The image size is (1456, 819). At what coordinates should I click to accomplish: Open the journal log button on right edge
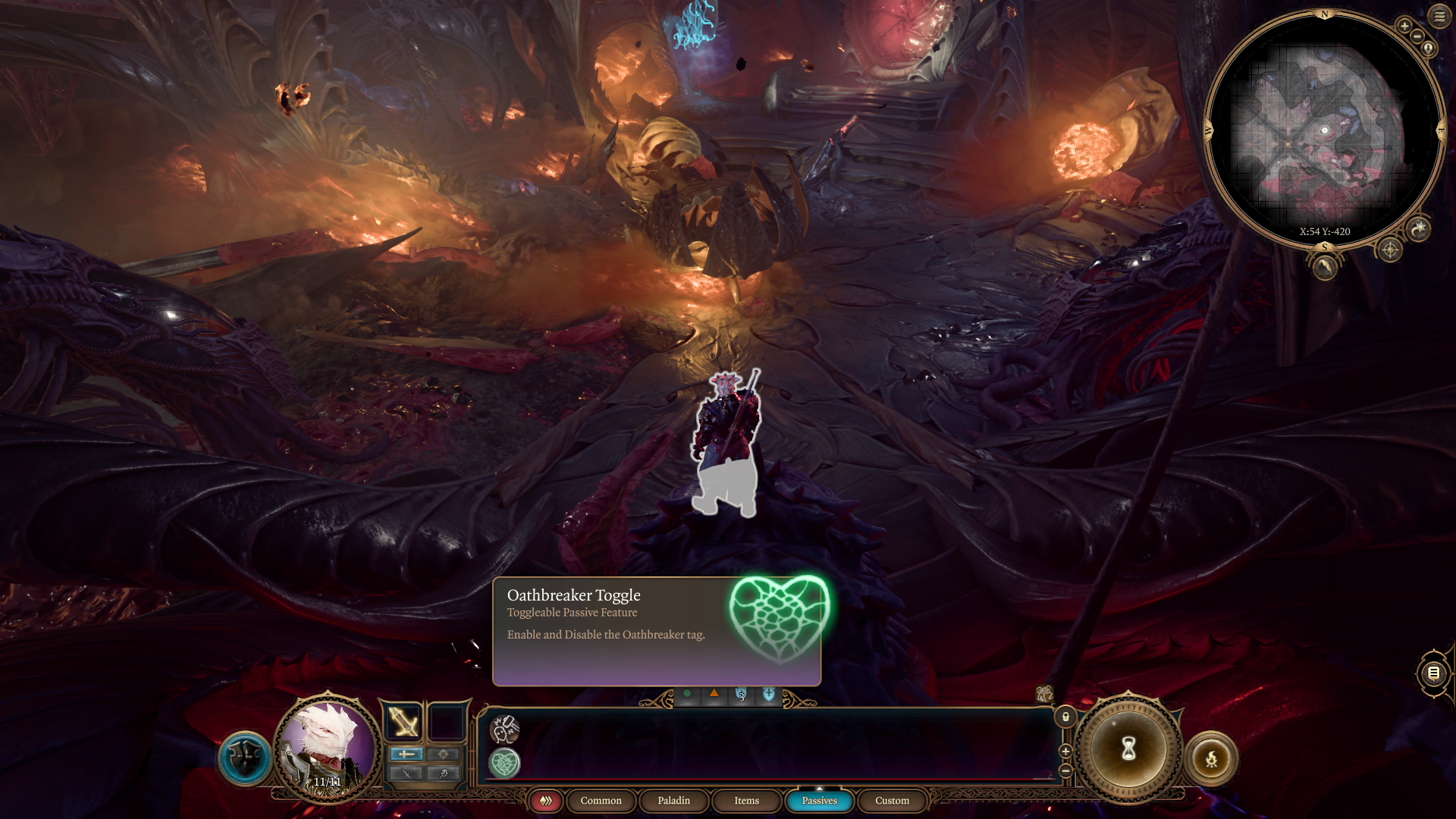point(1433,673)
